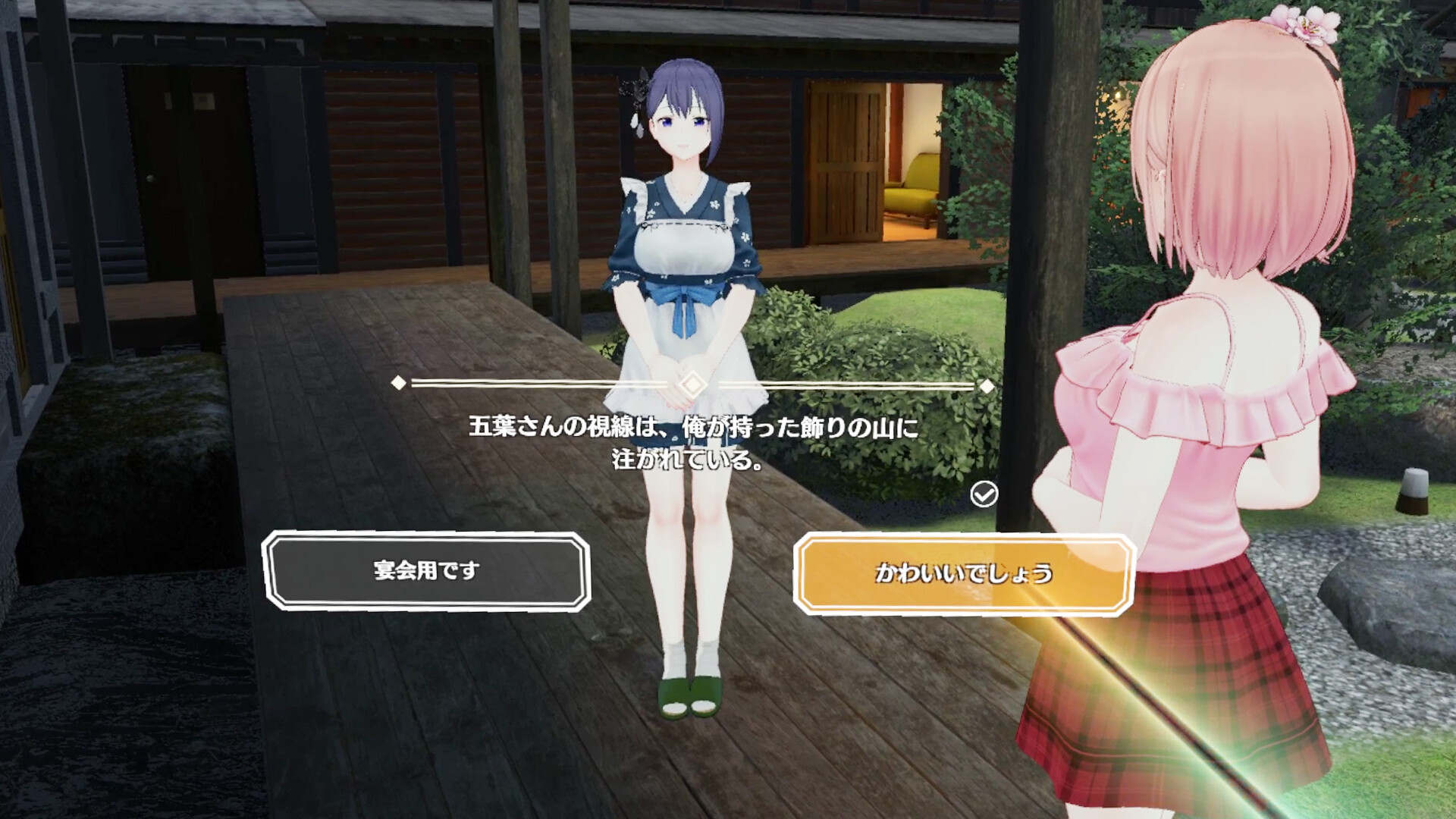Image resolution: width=1456 pixels, height=819 pixels.
Task: Toggle the checkmark confirmation indicator
Action: (983, 493)
